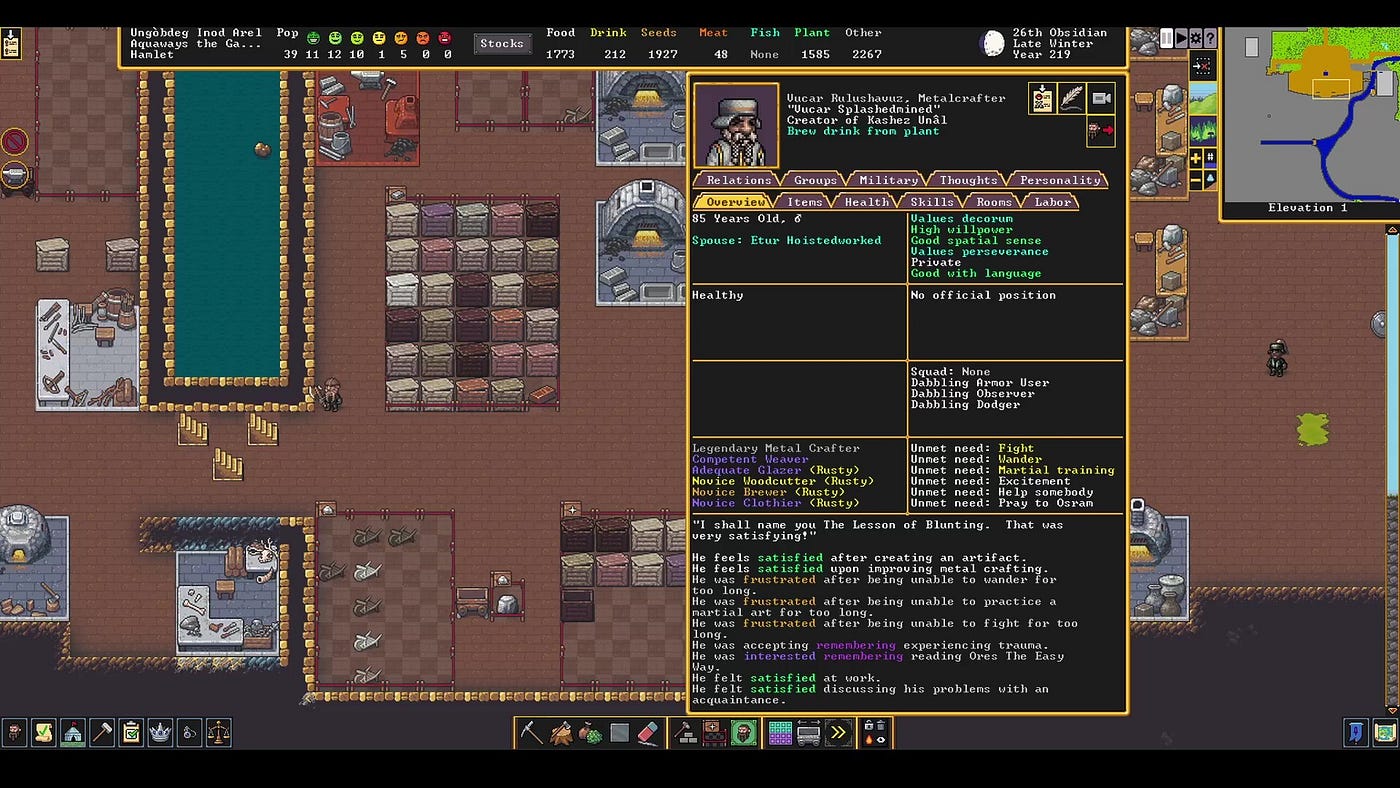
Task: Pause the game with the pause button
Action: point(1166,38)
